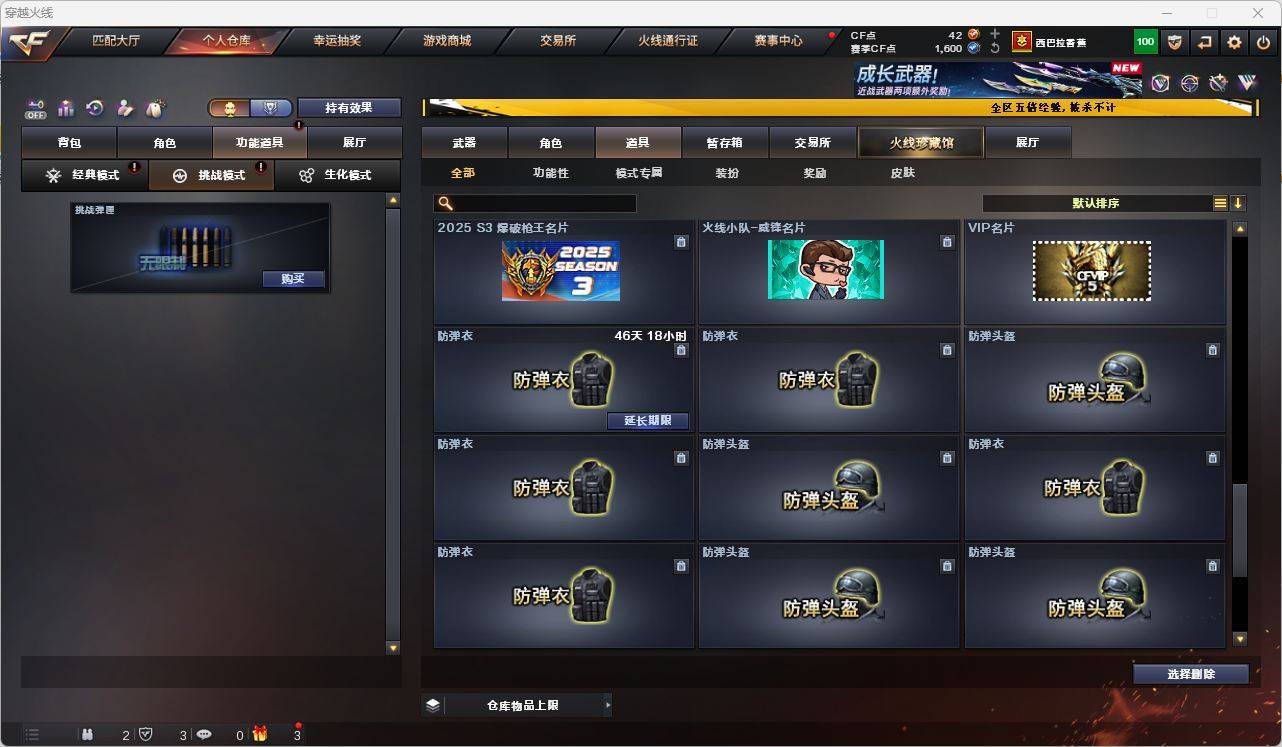
Task: Click the sort order down-arrow icon
Action: coord(1240,203)
